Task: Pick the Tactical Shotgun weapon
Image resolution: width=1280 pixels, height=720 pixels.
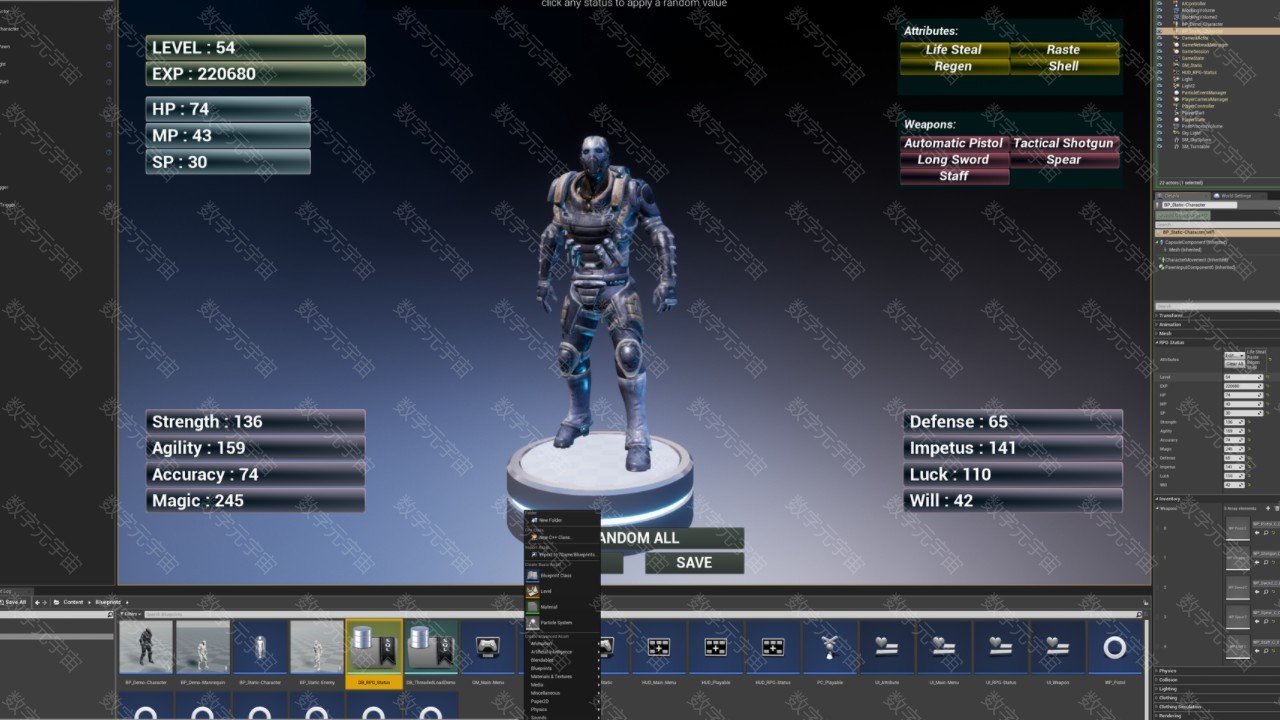Action: [x=1064, y=143]
